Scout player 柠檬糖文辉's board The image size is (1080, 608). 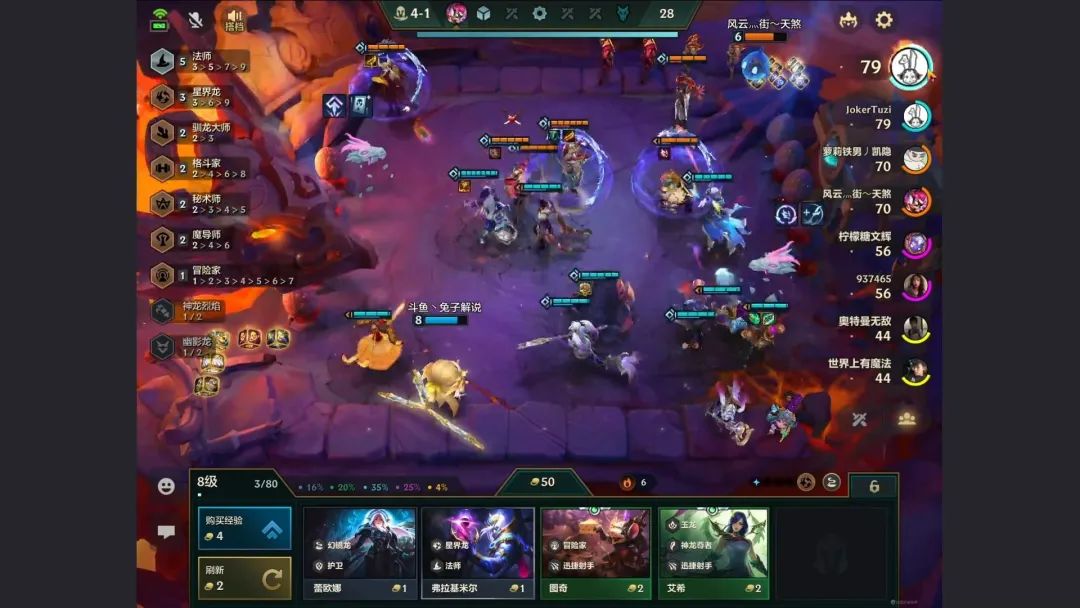coord(914,244)
